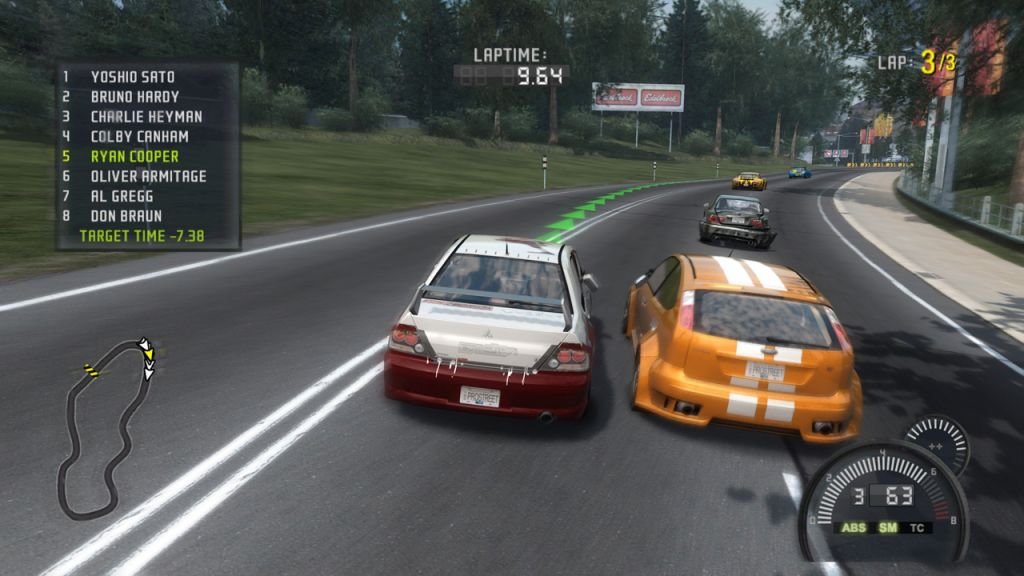The height and width of the screenshot is (576, 1024).
Task: Choose Bruno Hardy on the leaderboard
Action: point(134,97)
